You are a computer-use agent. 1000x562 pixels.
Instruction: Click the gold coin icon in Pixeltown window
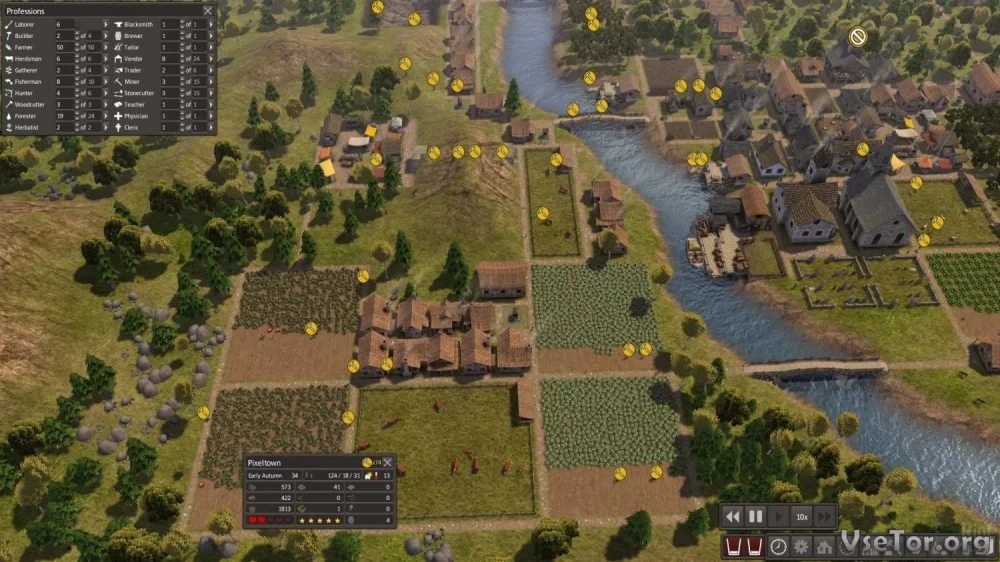tap(366, 462)
